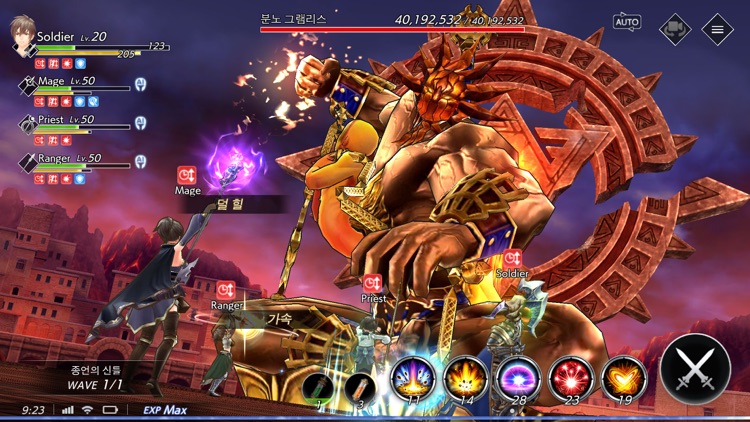Attack with the crossed swords button
The height and width of the screenshot is (422, 750).
[x=695, y=368]
